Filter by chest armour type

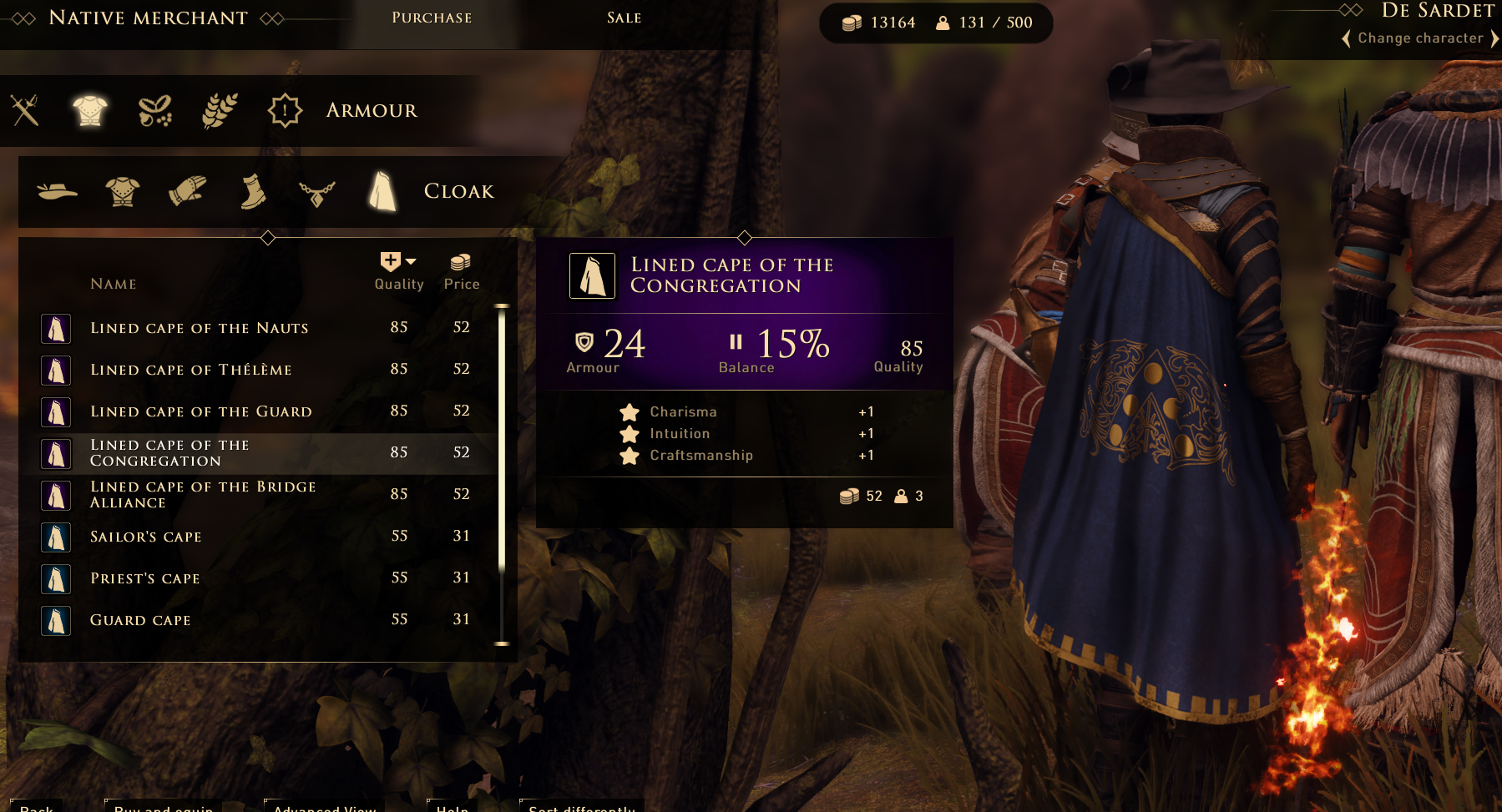point(122,191)
